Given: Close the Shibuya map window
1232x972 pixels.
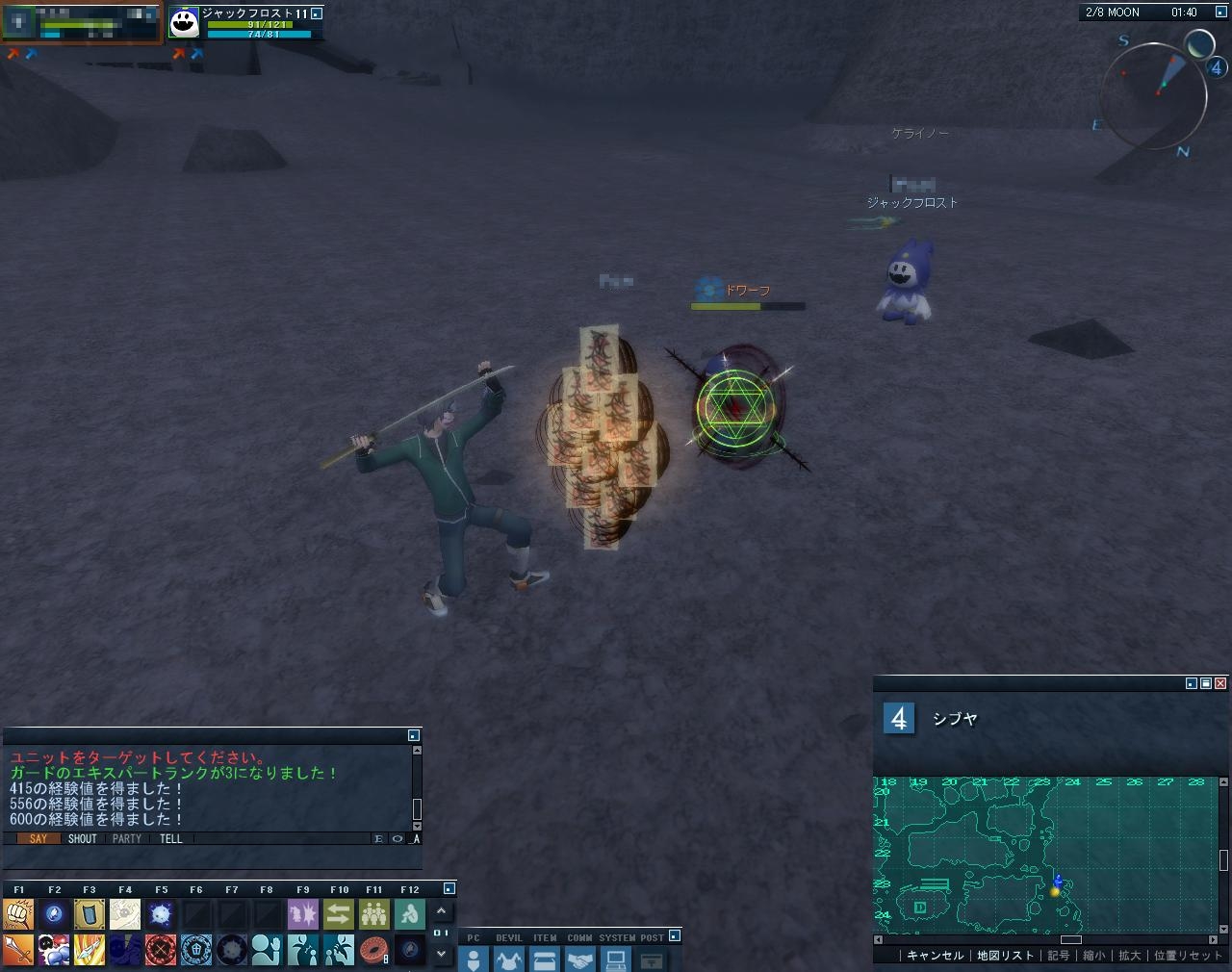Looking at the screenshot, I should click(1220, 683).
